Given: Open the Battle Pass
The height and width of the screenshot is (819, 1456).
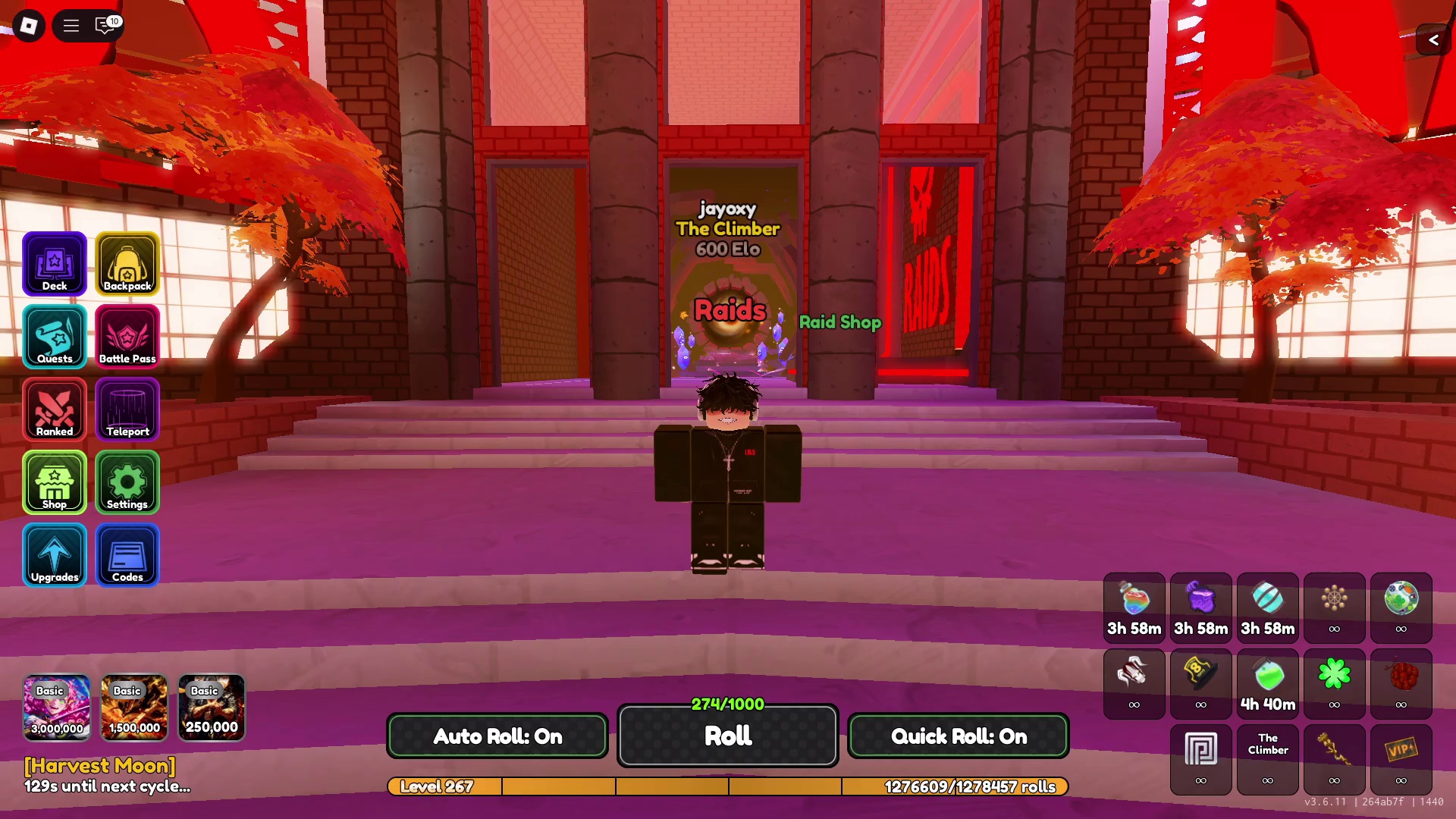Looking at the screenshot, I should (127, 336).
